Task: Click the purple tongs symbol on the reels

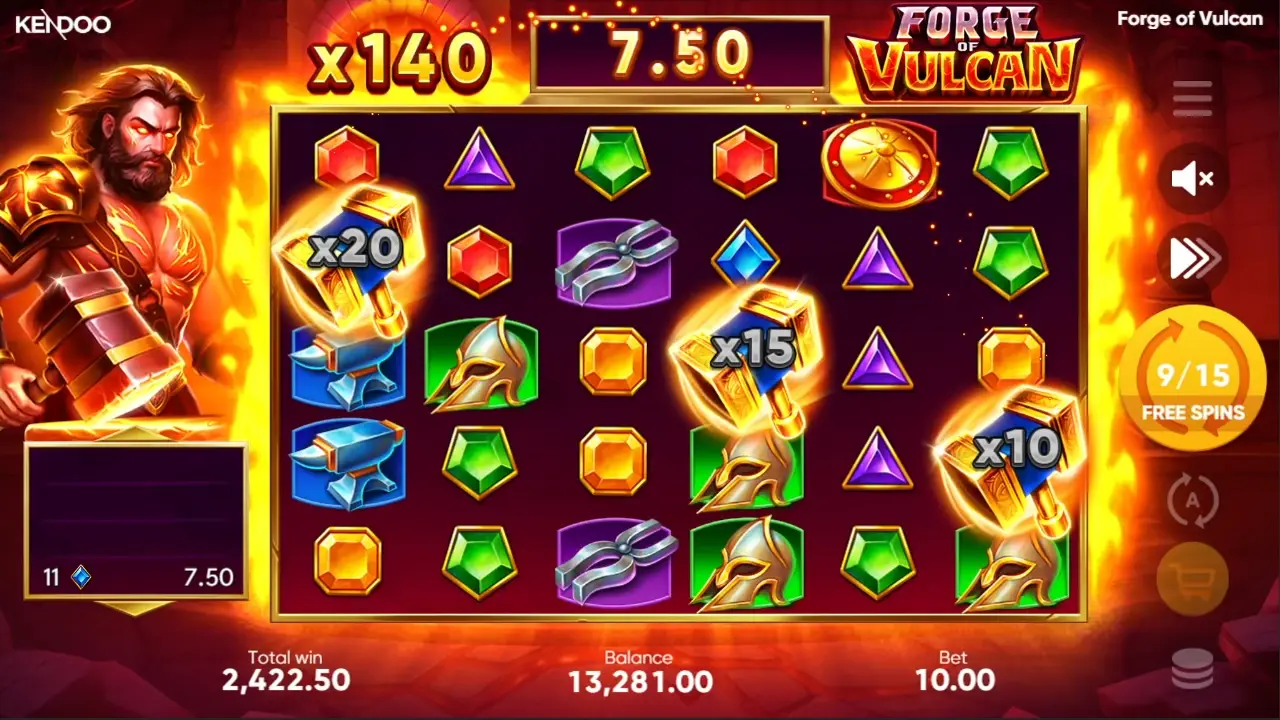Action: (x=613, y=263)
